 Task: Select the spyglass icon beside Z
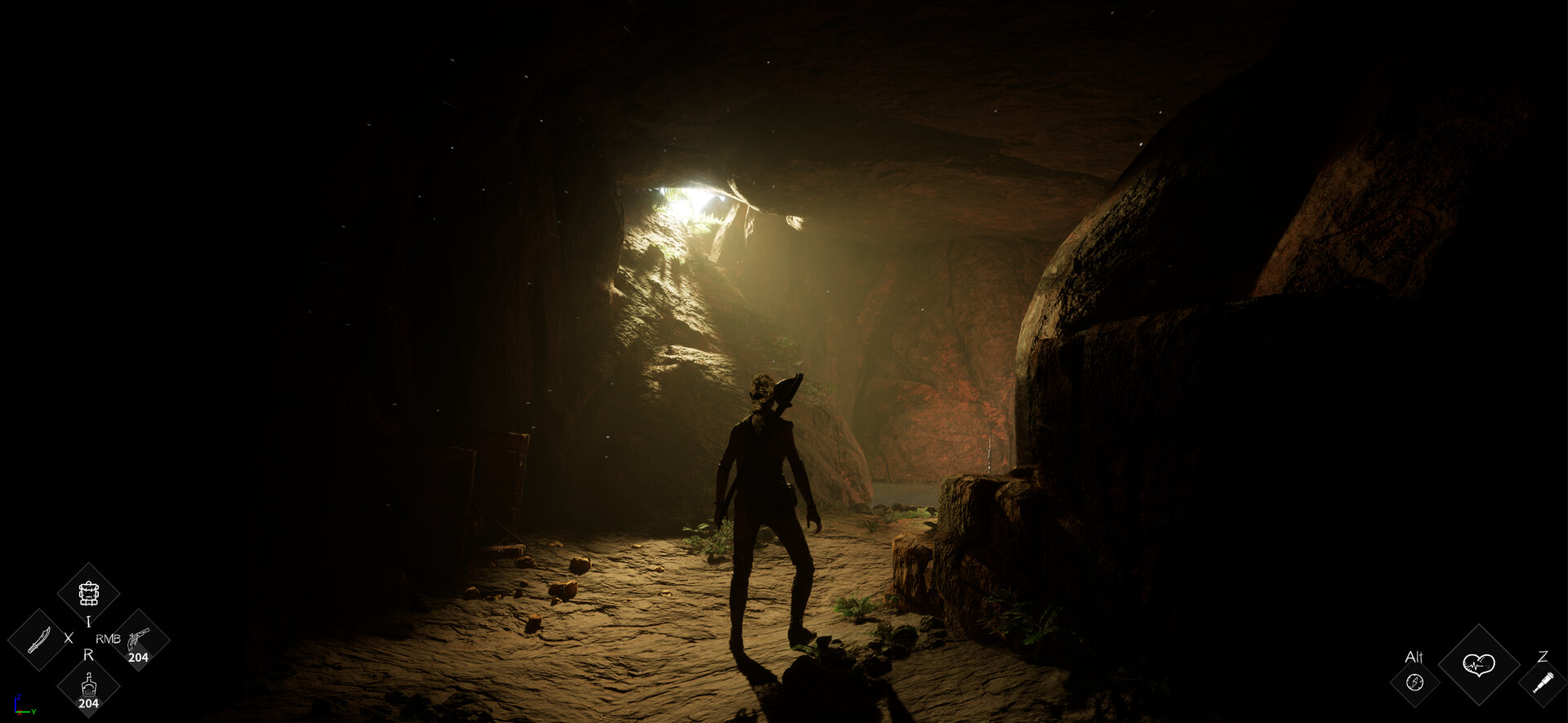coord(1543,683)
